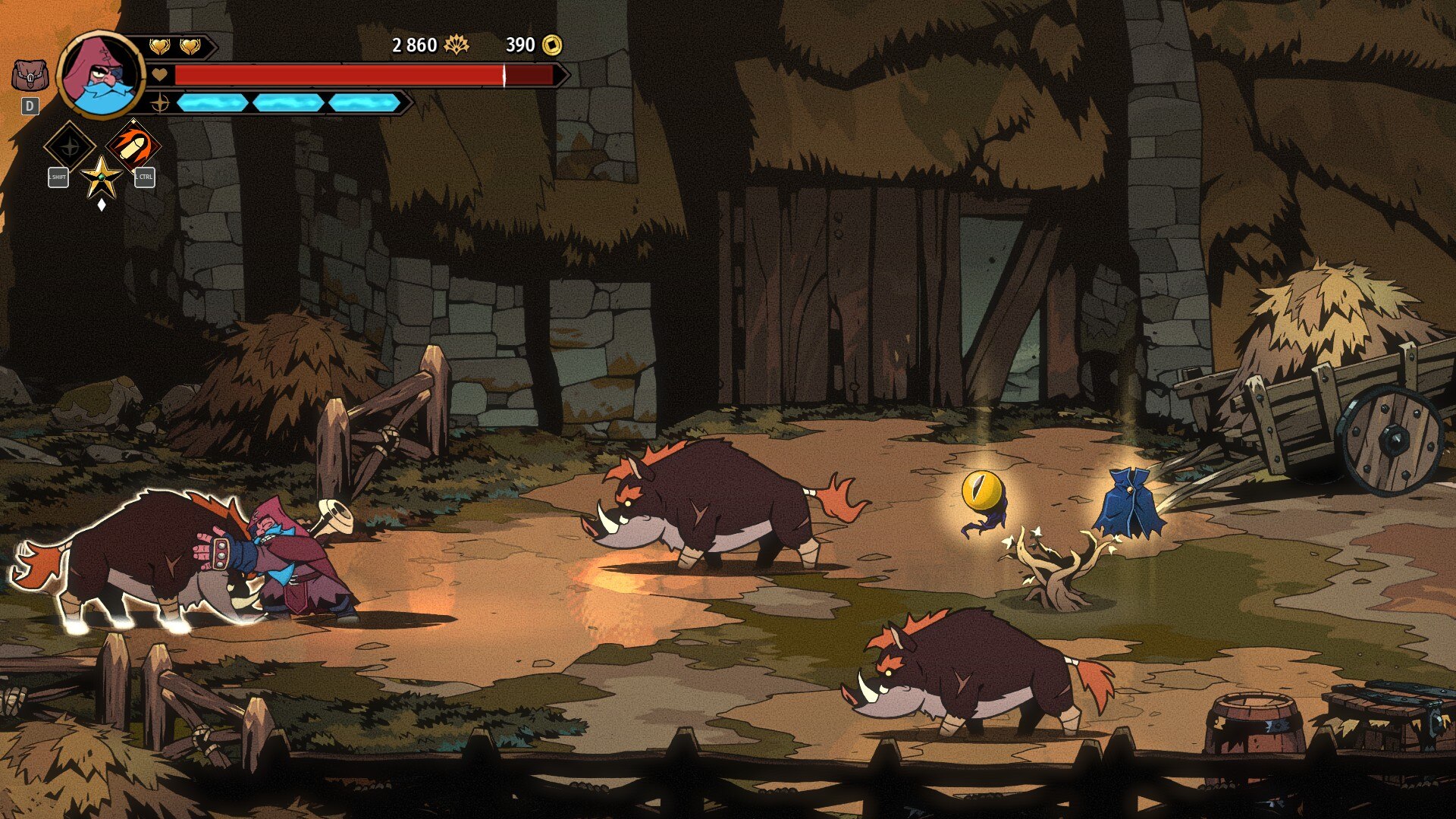Screen dimensions: 1456x819
Task: Open the leather satchel inventory bag
Action: point(30,76)
